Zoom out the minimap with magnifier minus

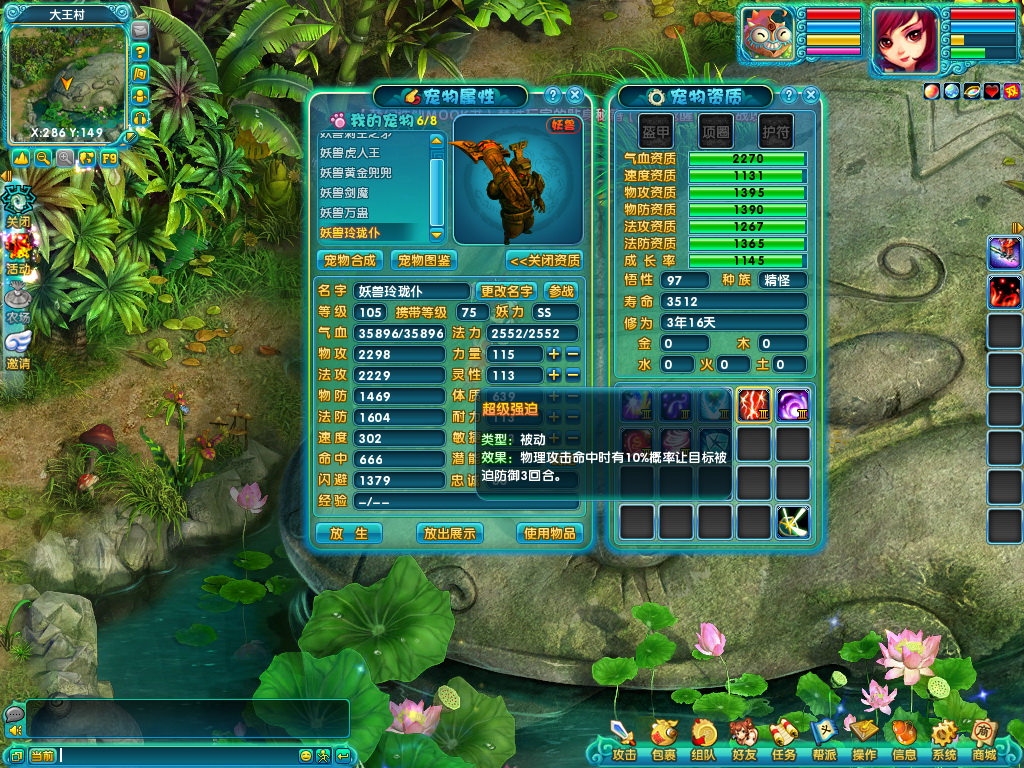(43, 158)
